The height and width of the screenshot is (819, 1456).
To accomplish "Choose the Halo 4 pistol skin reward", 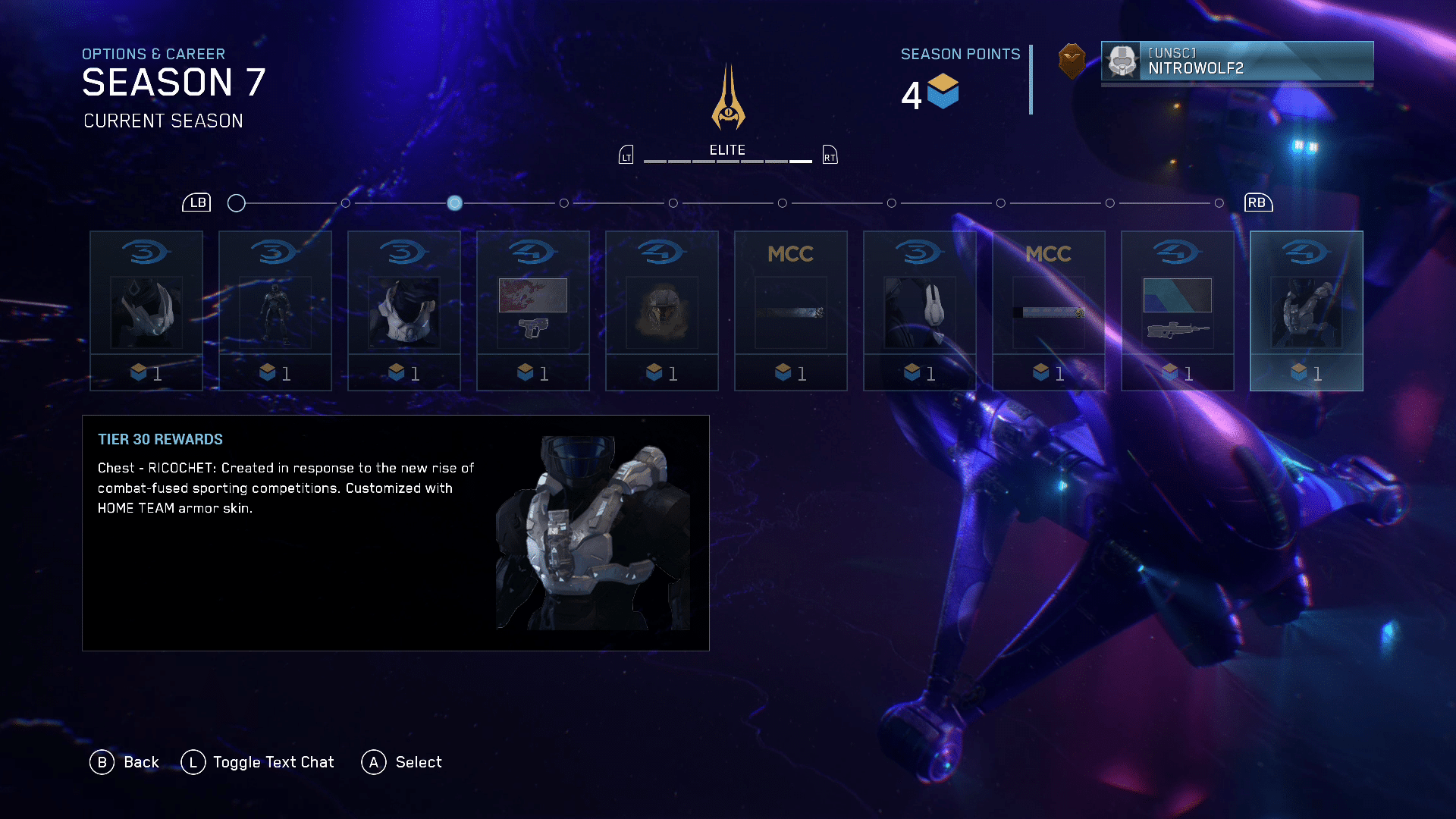I will coord(533,311).
